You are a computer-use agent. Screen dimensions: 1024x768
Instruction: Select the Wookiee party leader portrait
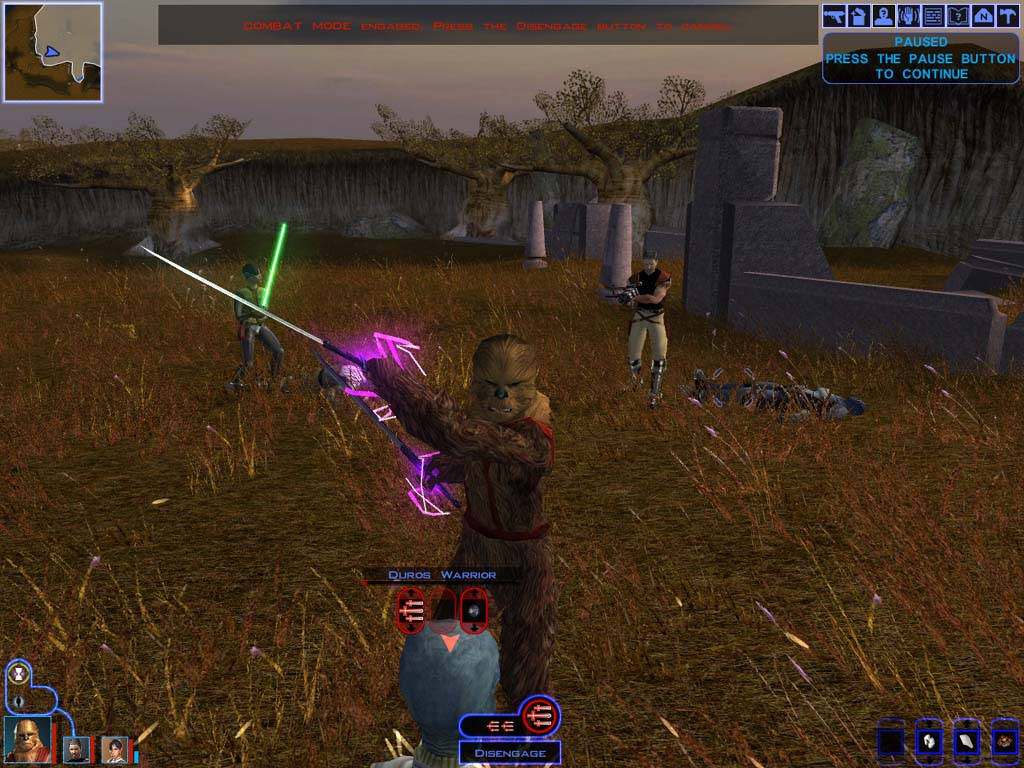[28, 740]
